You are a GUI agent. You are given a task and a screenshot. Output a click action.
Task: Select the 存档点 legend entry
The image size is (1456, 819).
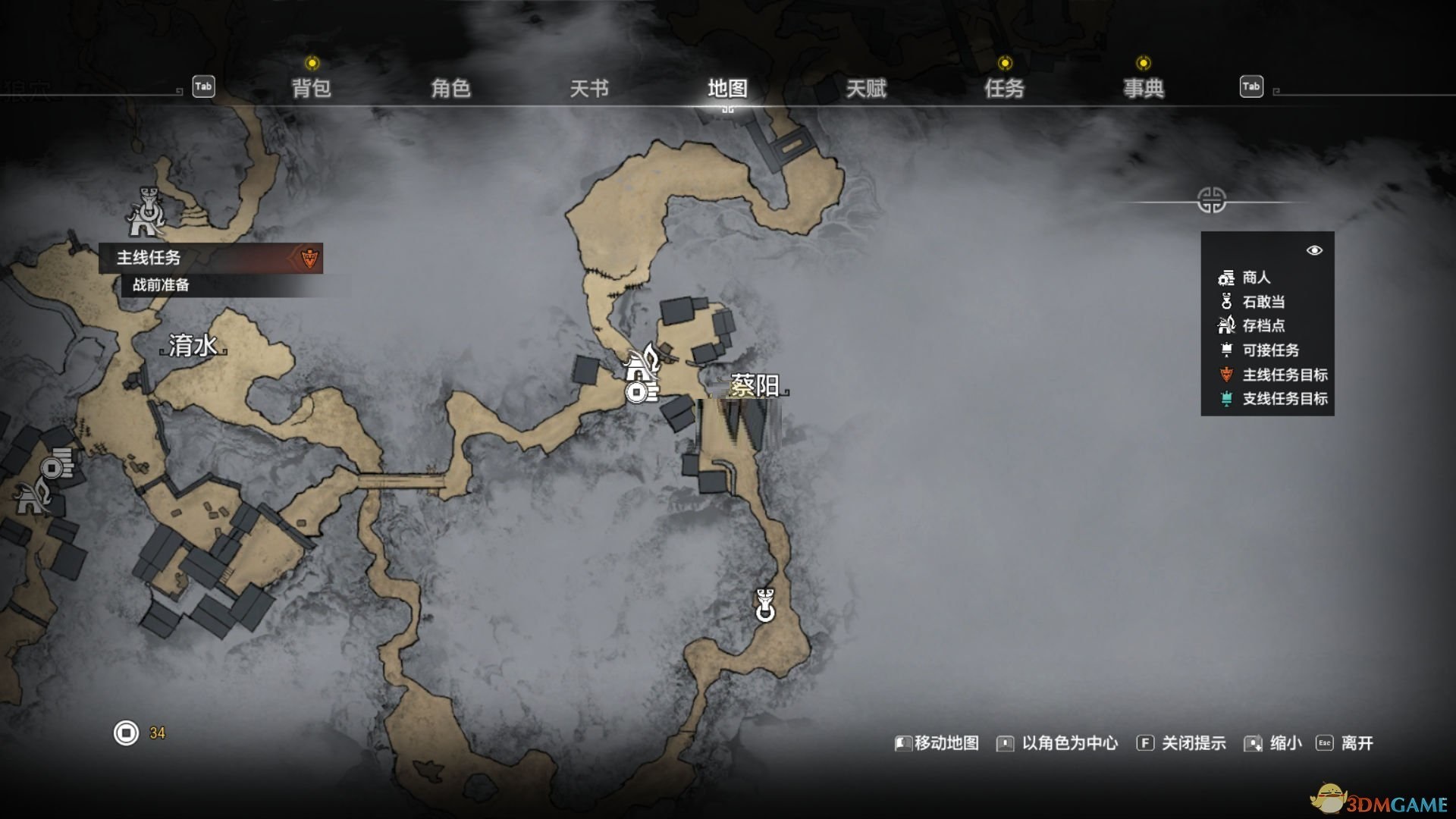tap(1263, 326)
